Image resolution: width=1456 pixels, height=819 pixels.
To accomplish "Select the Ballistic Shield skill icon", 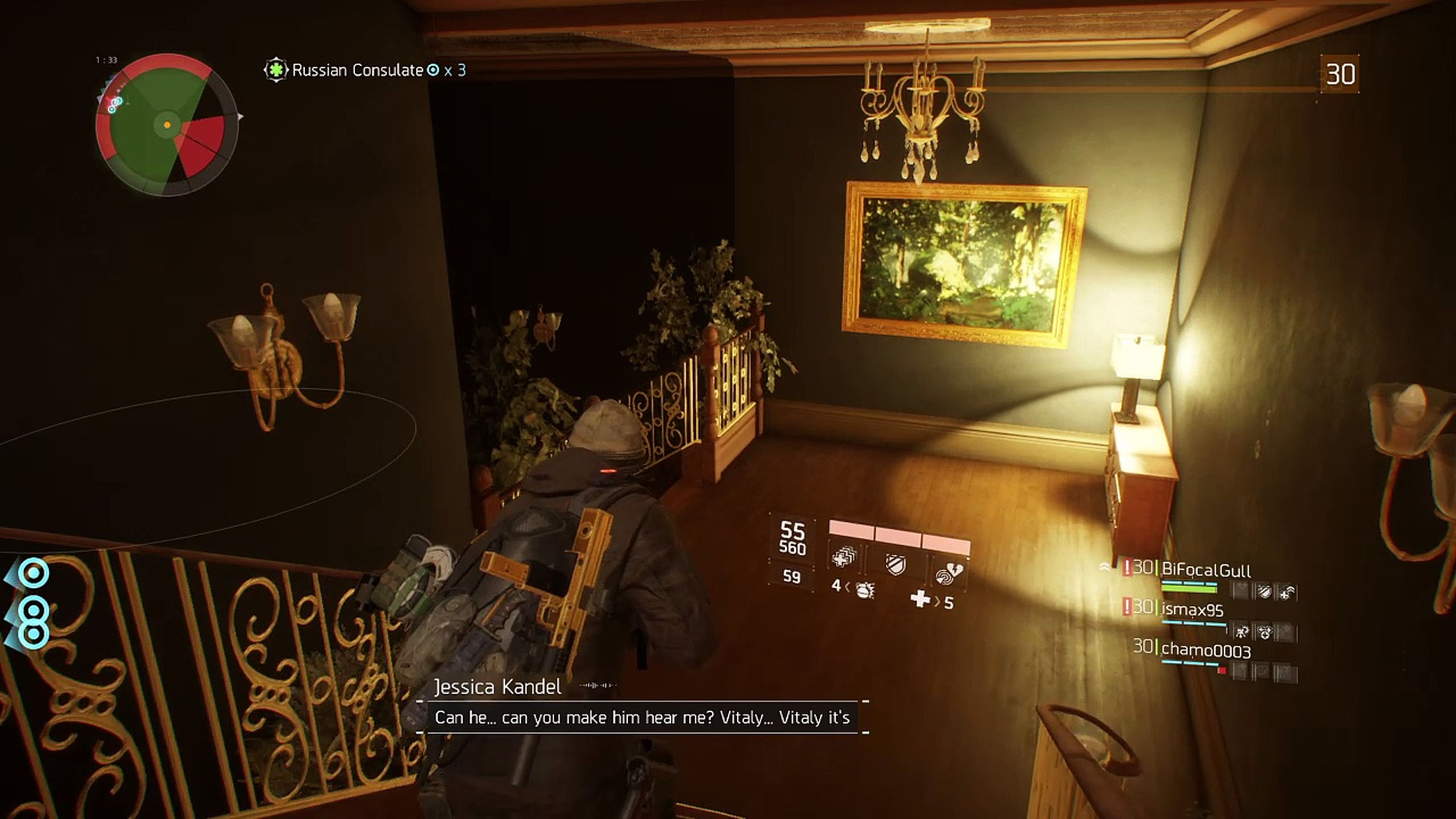I will [896, 563].
